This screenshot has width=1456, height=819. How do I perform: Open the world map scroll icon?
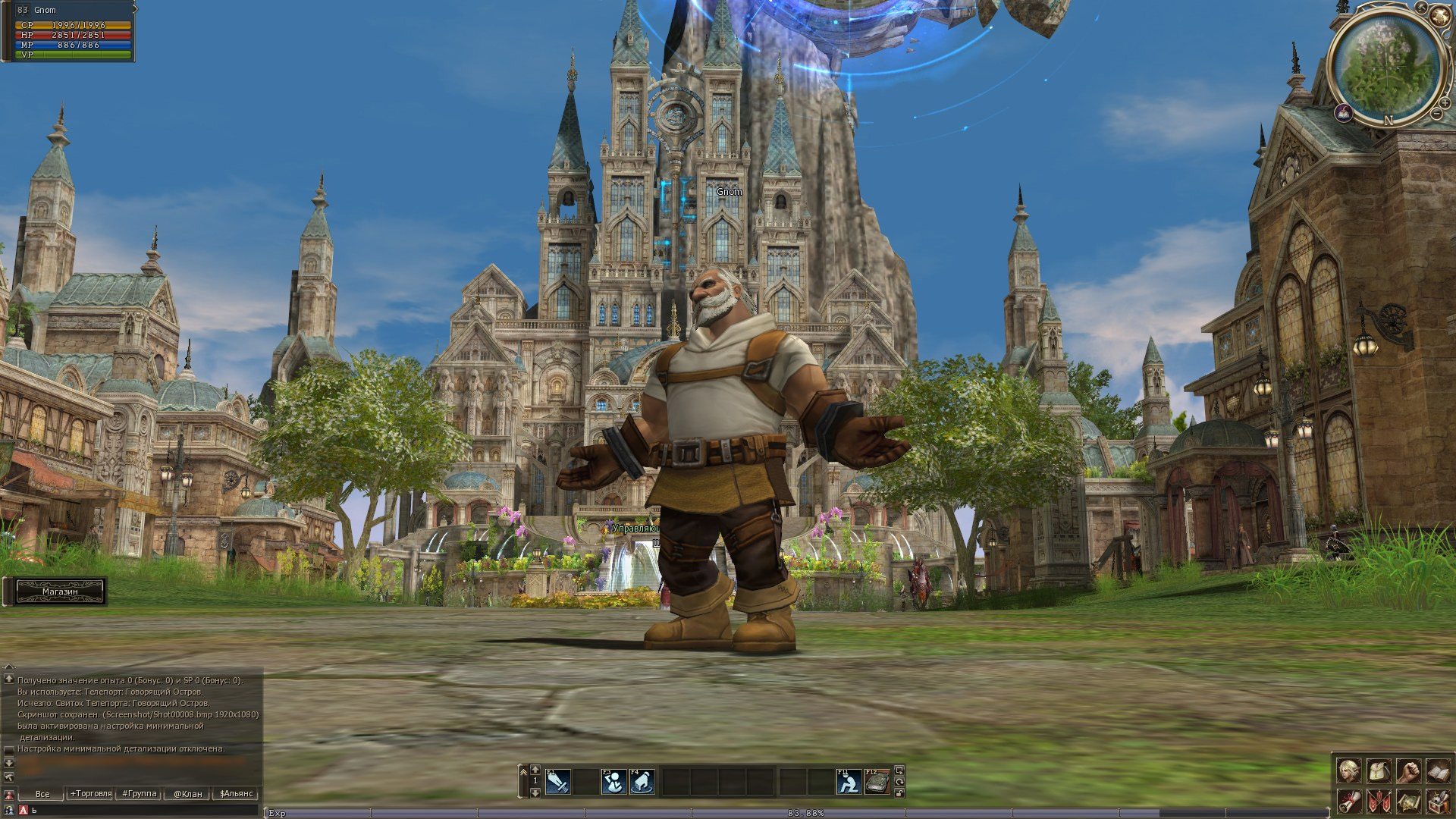pos(1408,801)
